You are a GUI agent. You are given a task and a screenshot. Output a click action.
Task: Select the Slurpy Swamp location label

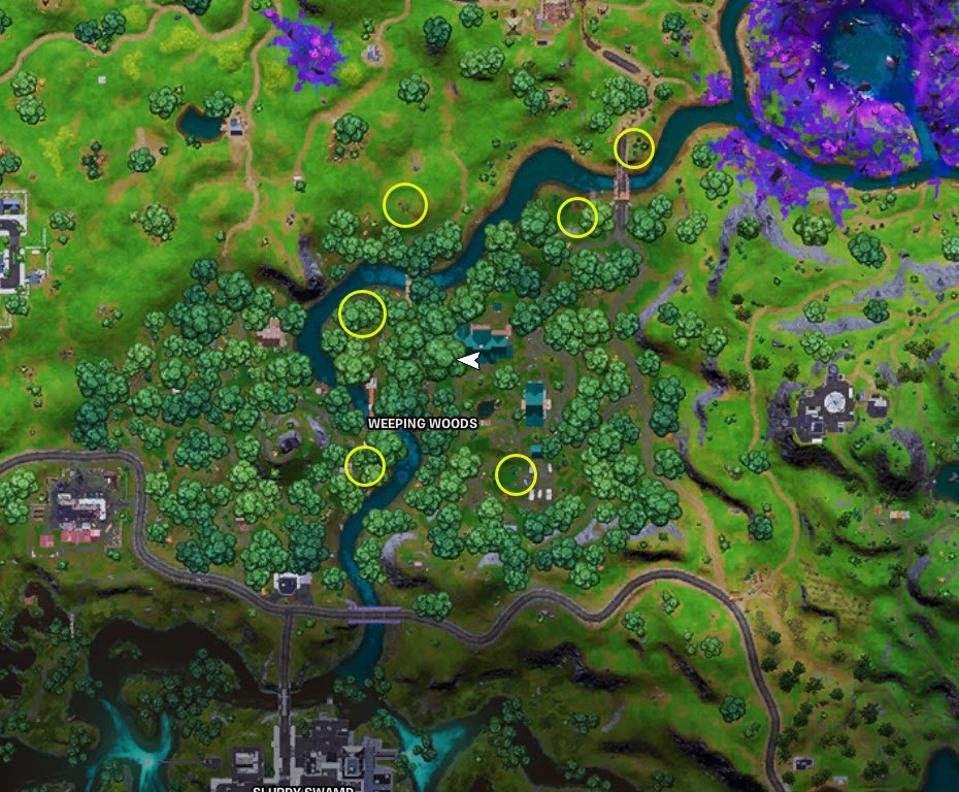click(x=303, y=788)
